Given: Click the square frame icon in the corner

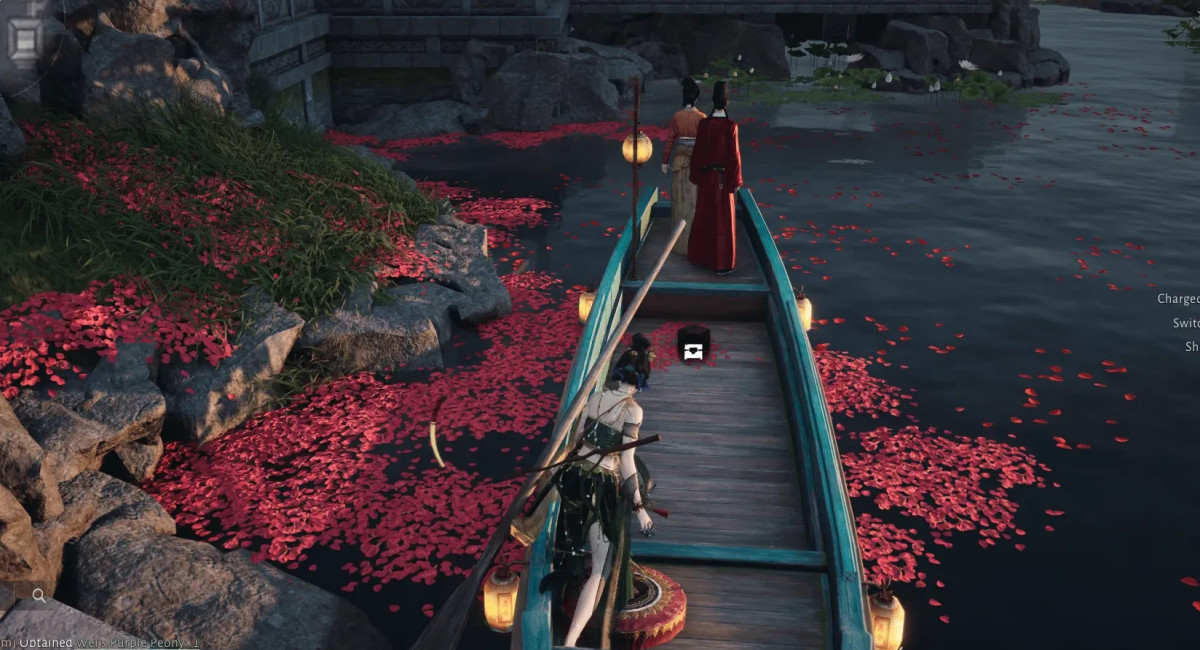Looking at the screenshot, I should click(24, 37).
